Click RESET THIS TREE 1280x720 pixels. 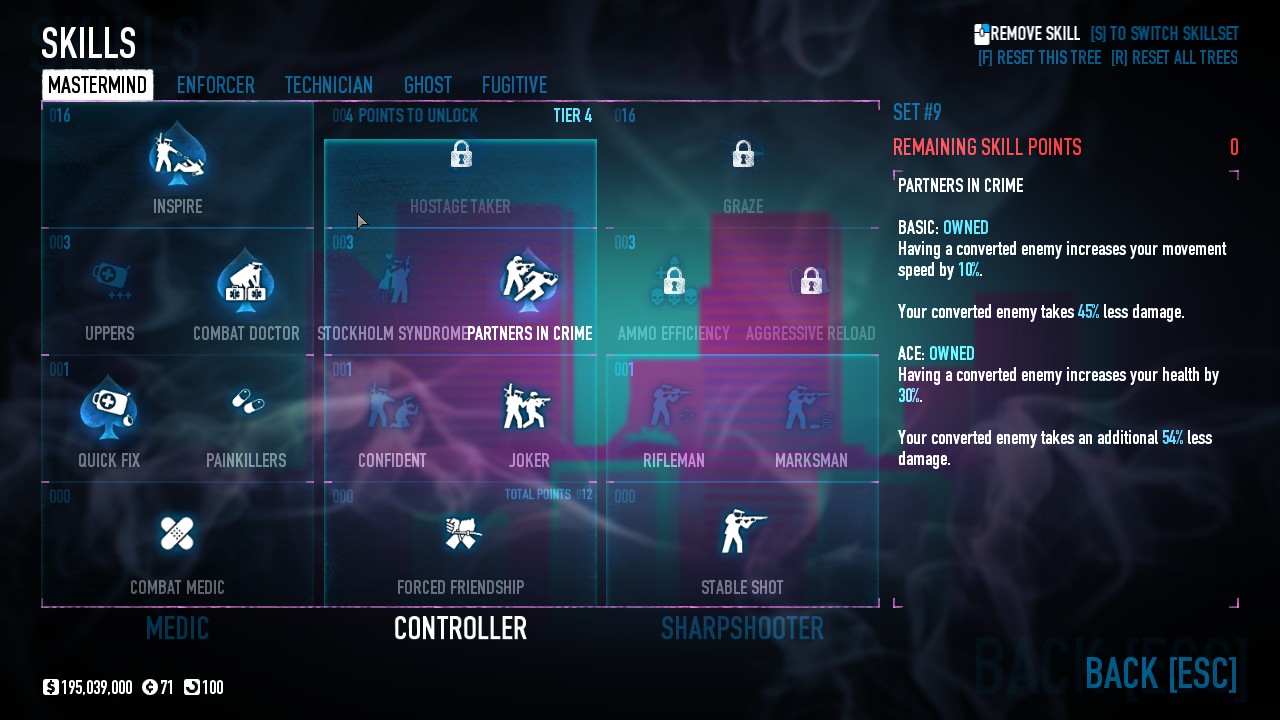pos(1040,58)
